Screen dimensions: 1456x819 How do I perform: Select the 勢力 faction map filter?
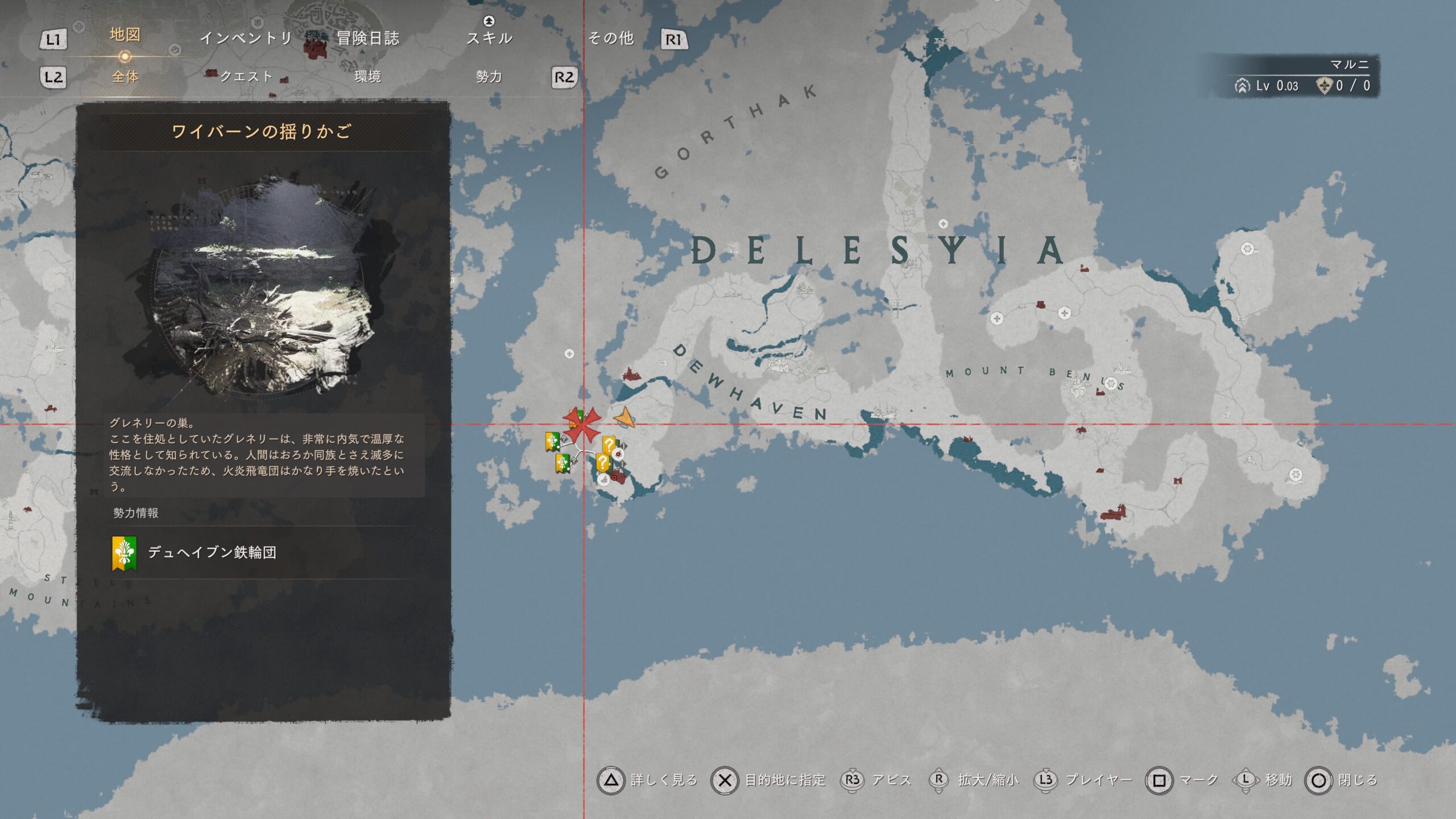[x=489, y=76]
